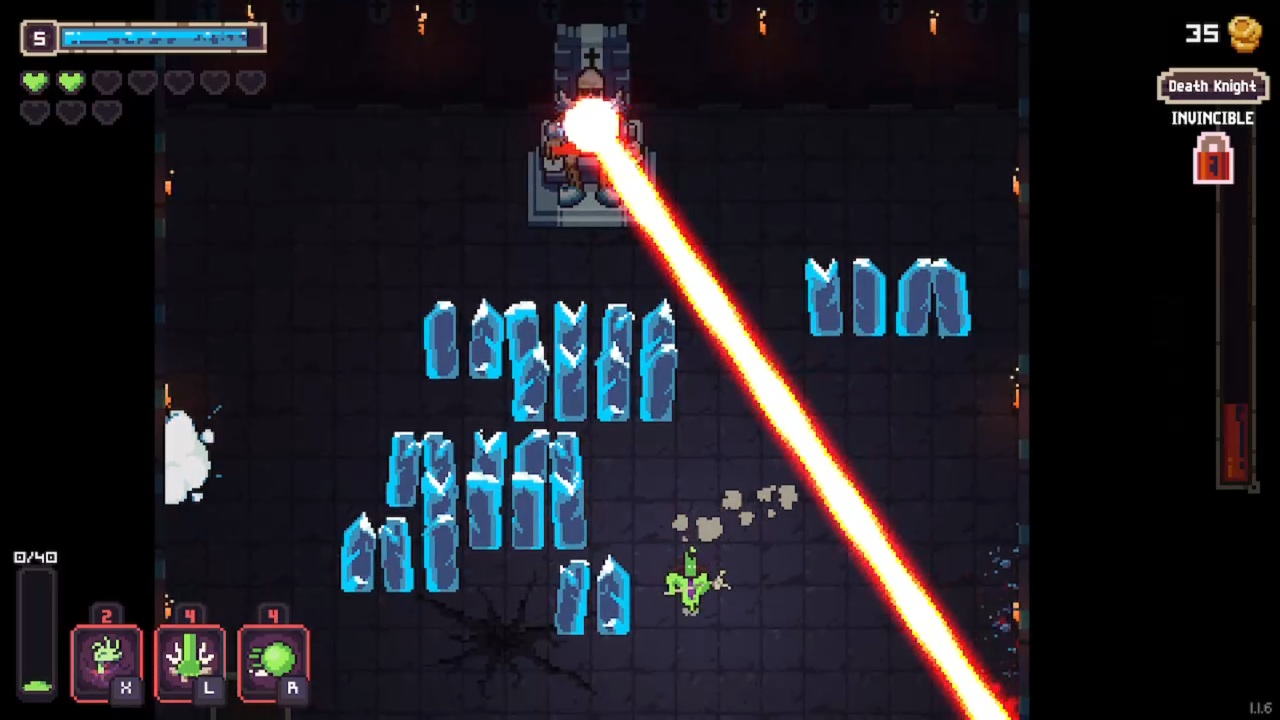Toggle the last empty heart in the top row
1280x720 pixels.
click(x=250, y=82)
